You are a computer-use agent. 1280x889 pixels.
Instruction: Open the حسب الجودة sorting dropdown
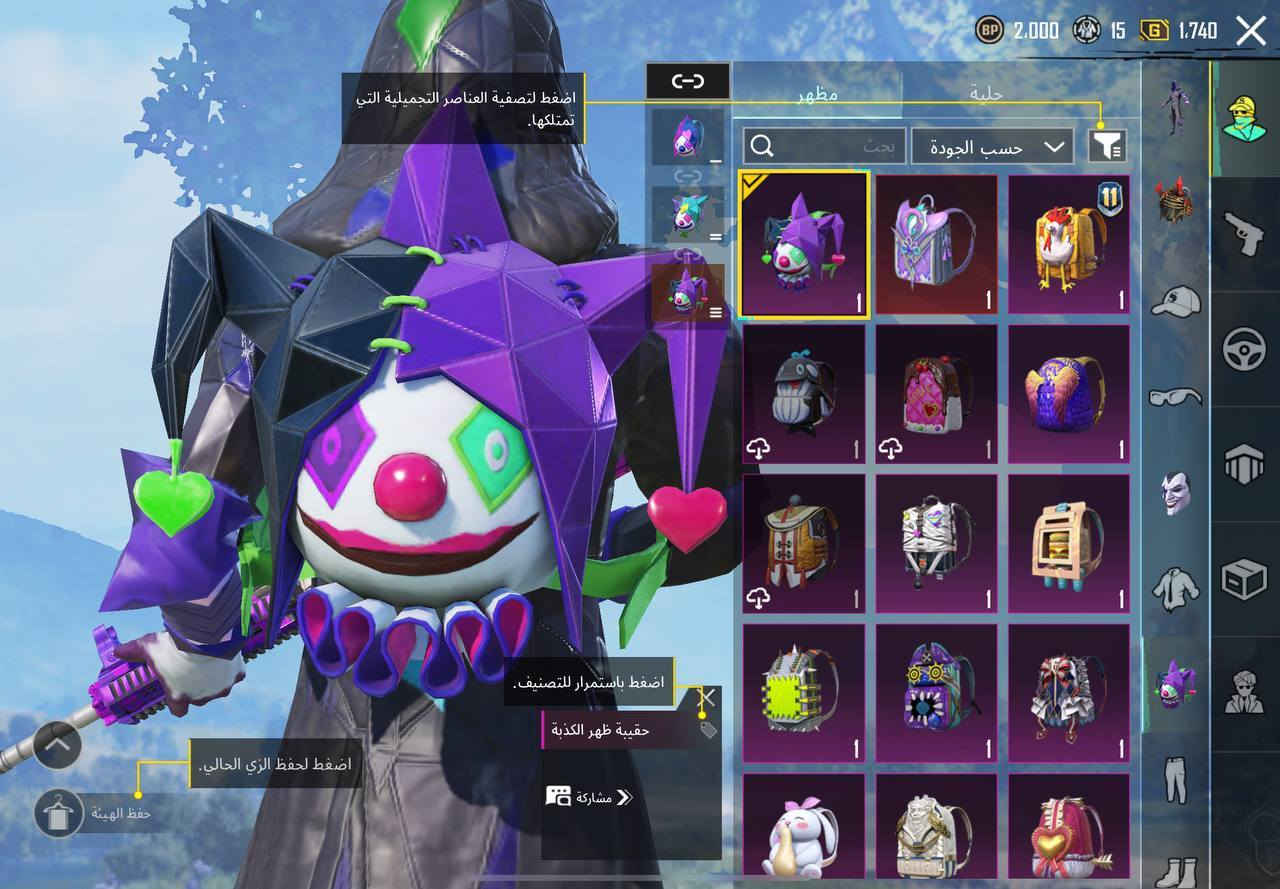pos(992,147)
